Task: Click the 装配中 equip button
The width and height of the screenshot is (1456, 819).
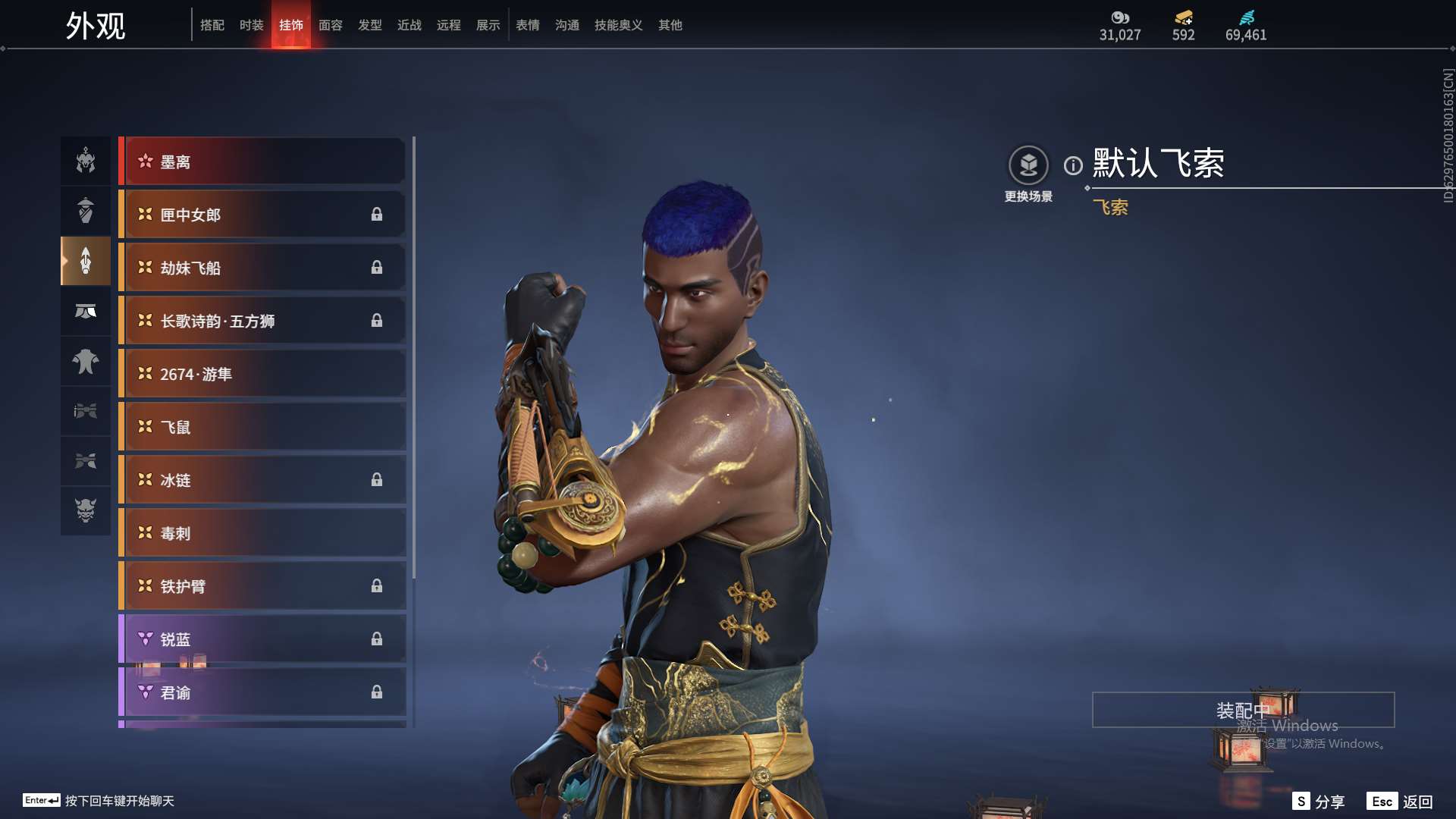Action: [1243, 710]
